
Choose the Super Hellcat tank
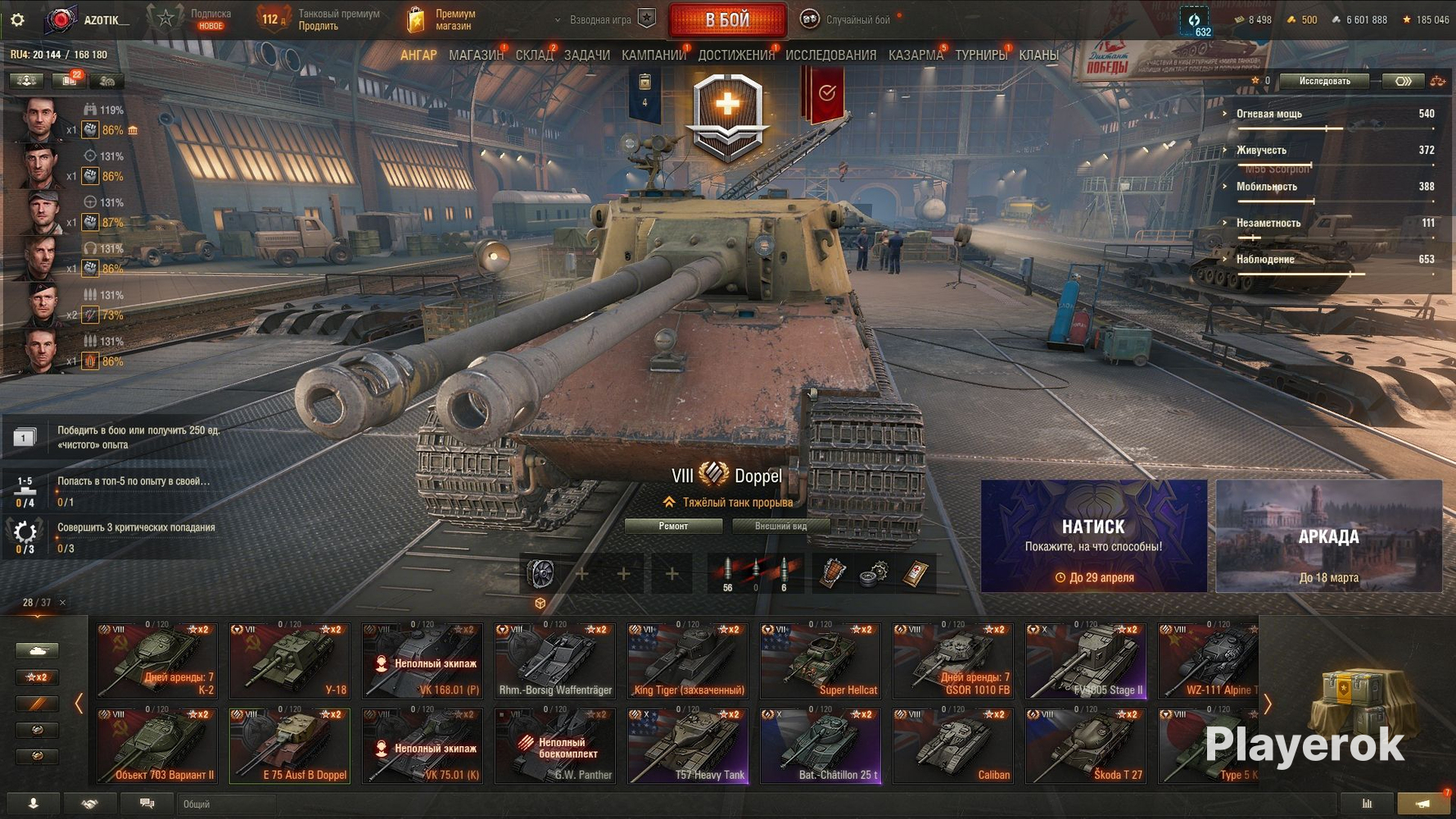click(821, 661)
